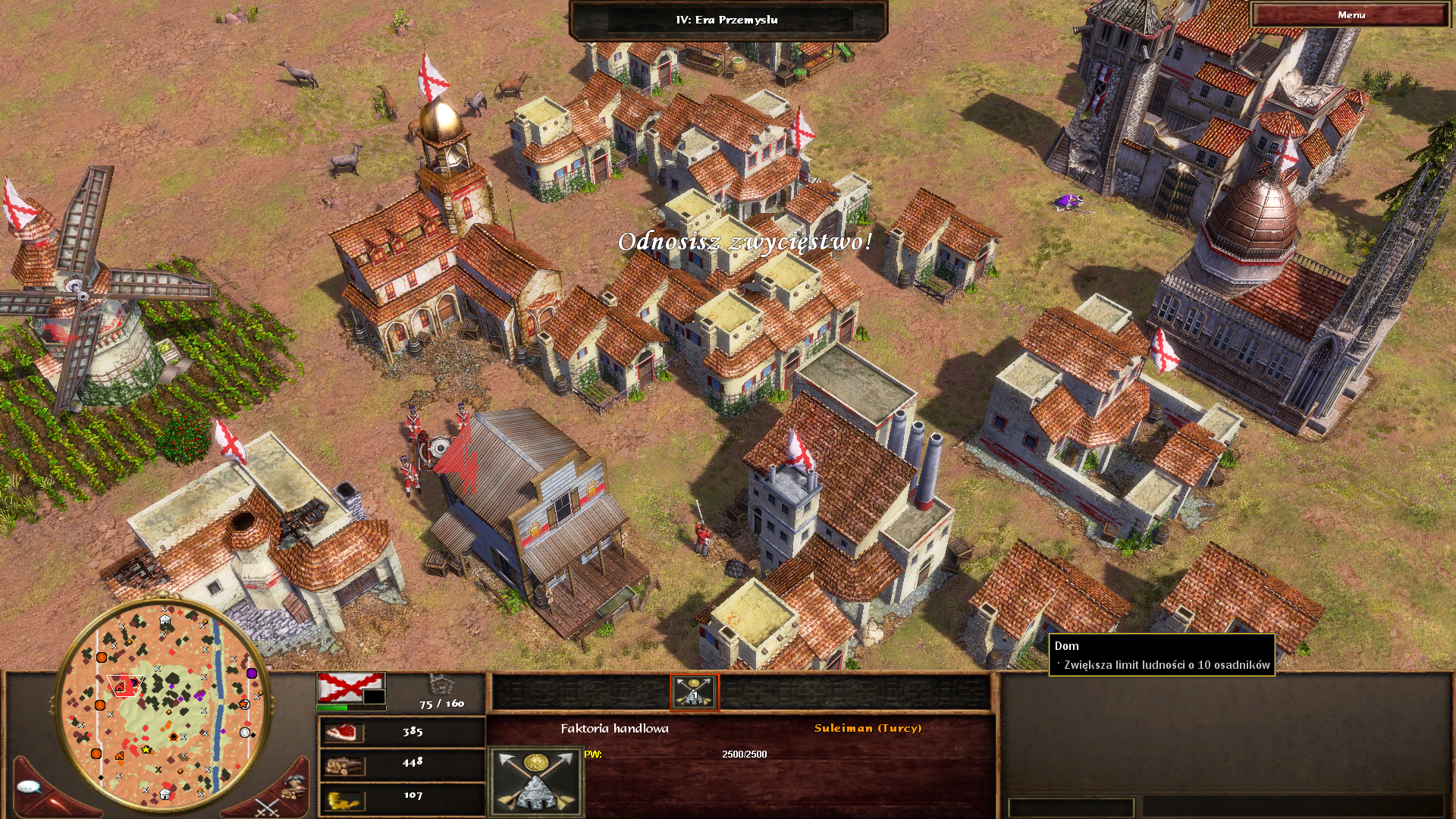Click the Era Przemysłu age banner
The width and height of the screenshot is (1456, 819).
[726, 20]
